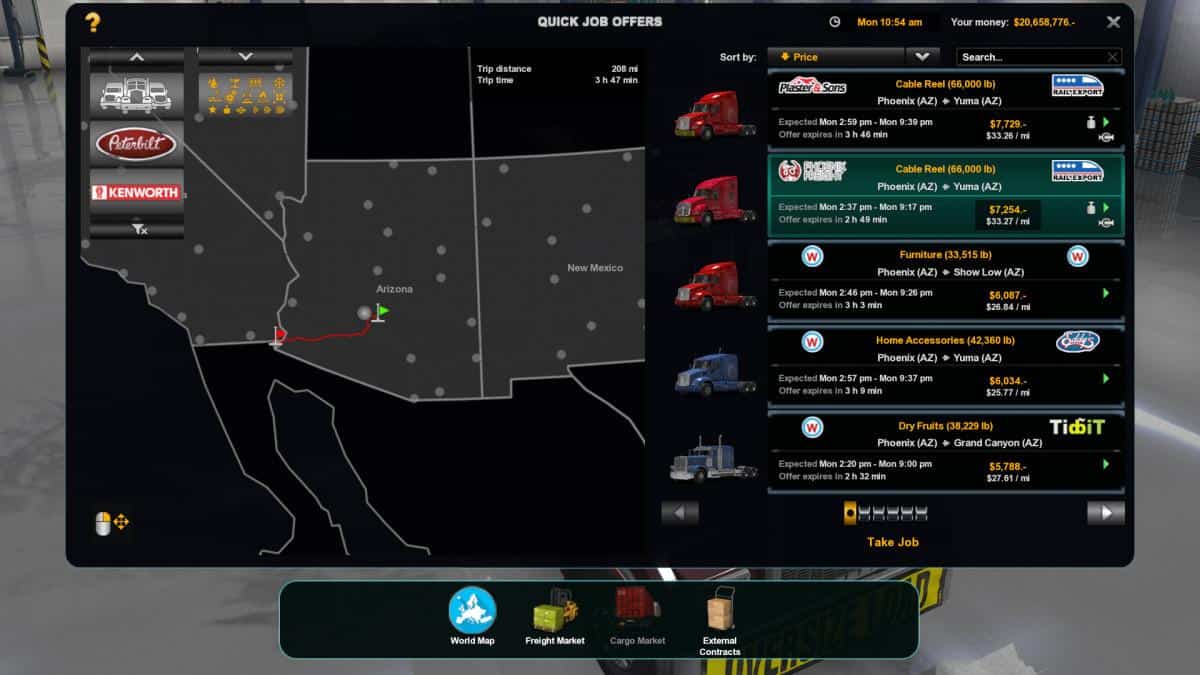Viewport: 1200px width, 675px height.
Task: Filter trucks by Peterbilt brand
Action: point(136,145)
